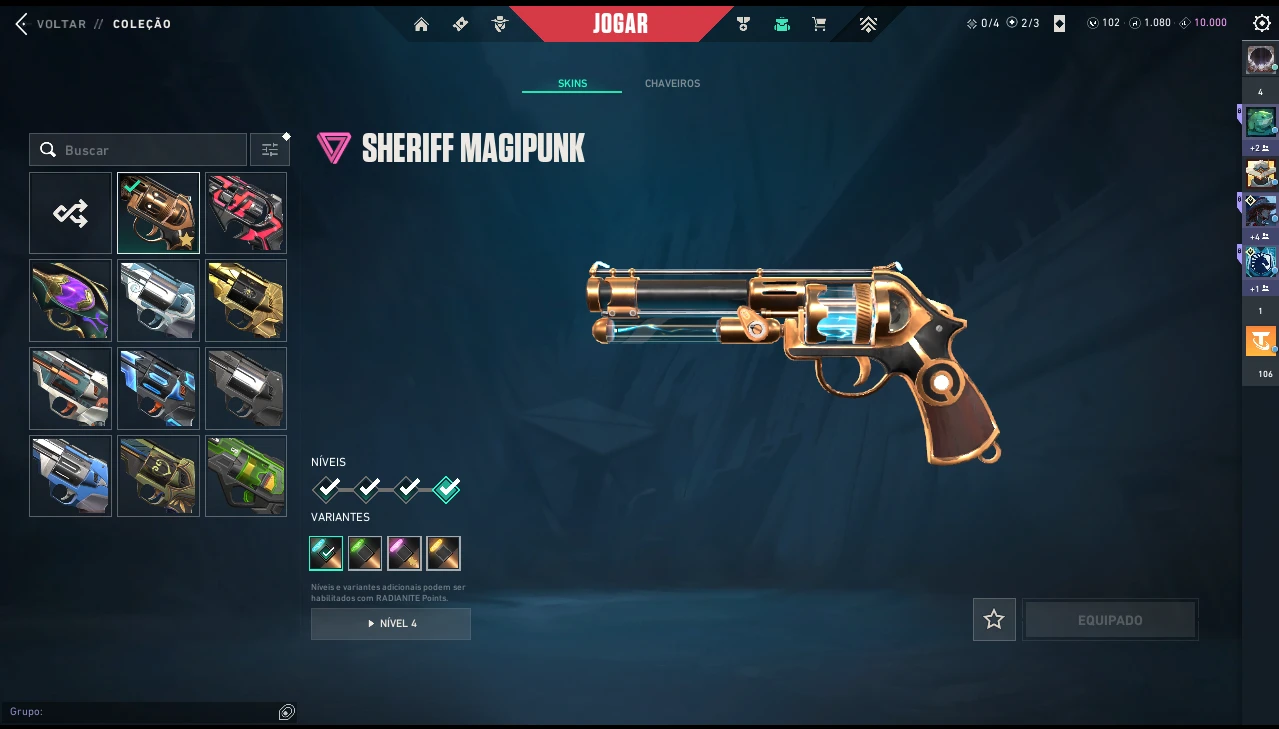The image size is (1279, 729).
Task: Open the settings gear
Action: tap(1261, 23)
